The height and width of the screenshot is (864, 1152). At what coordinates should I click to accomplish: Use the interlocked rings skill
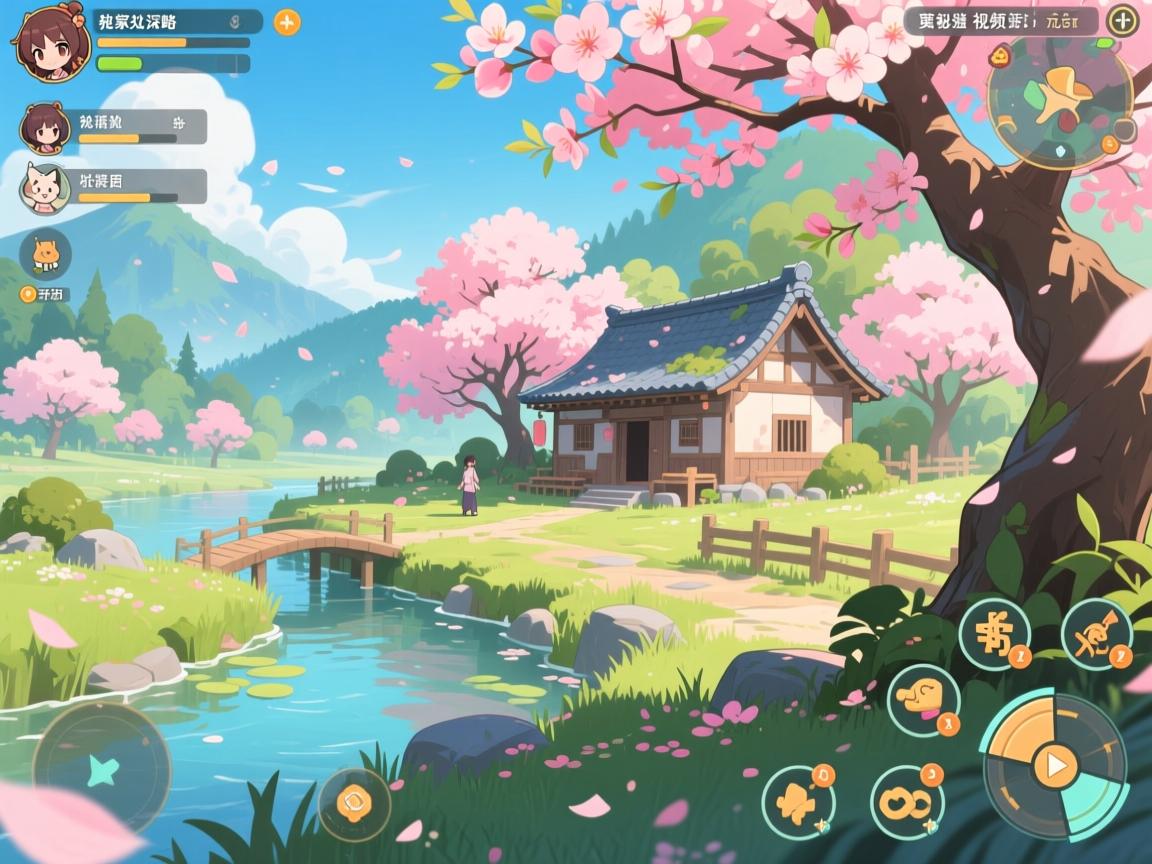click(x=906, y=802)
